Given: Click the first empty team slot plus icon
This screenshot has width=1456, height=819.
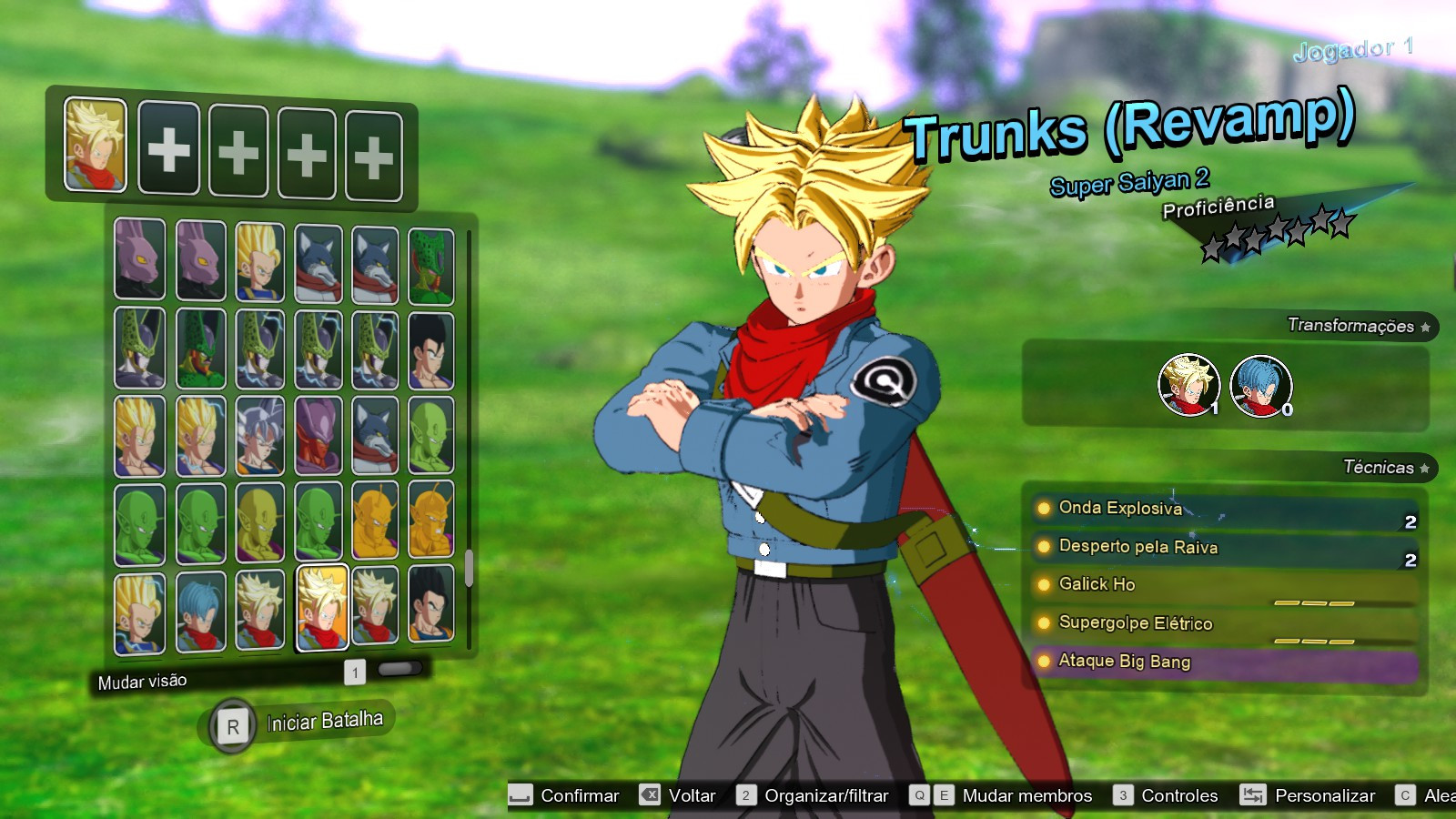Looking at the screenshot, I should (x=168, y=148).
